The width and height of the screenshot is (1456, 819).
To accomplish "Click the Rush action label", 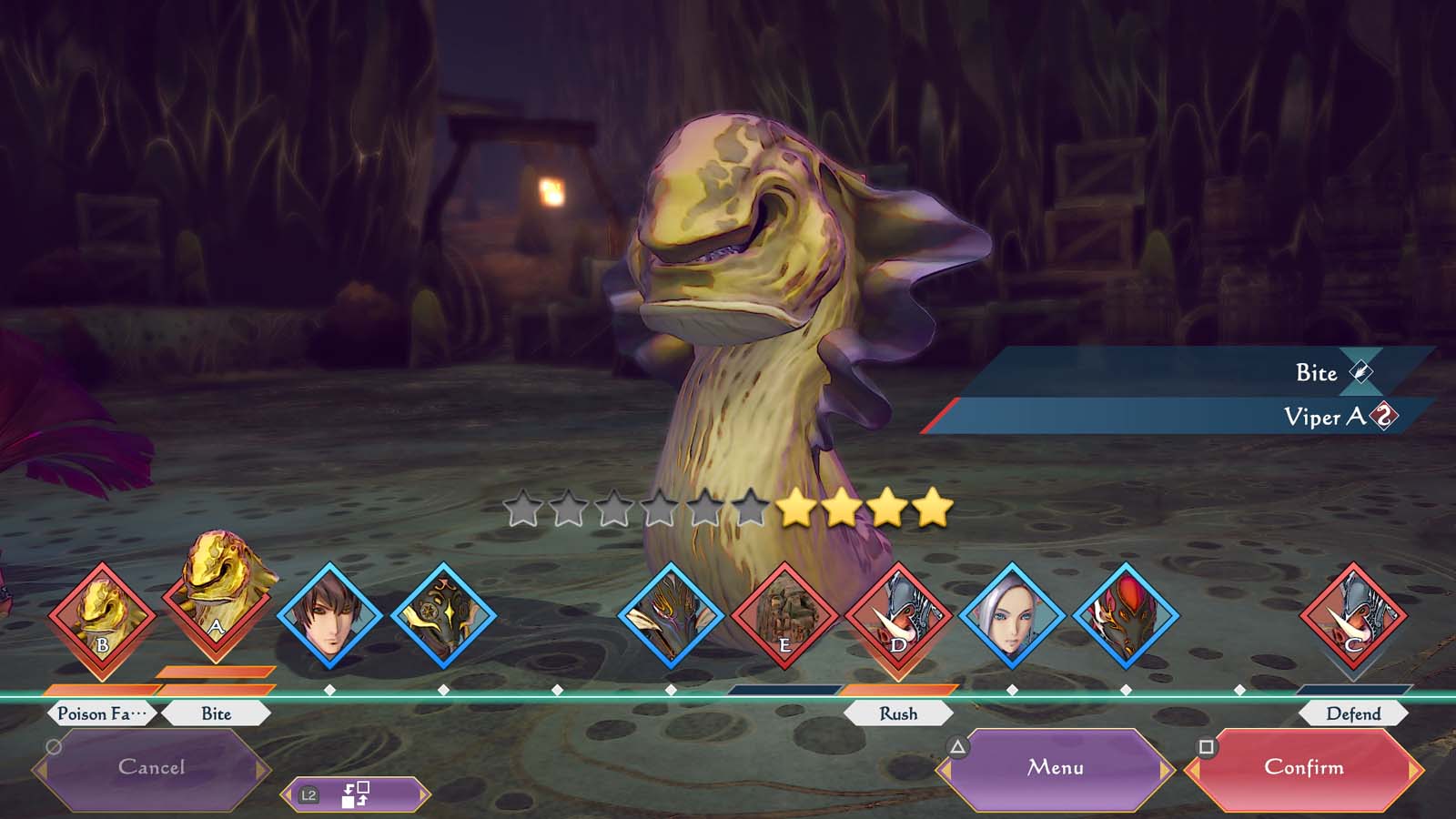I will 898,713.
